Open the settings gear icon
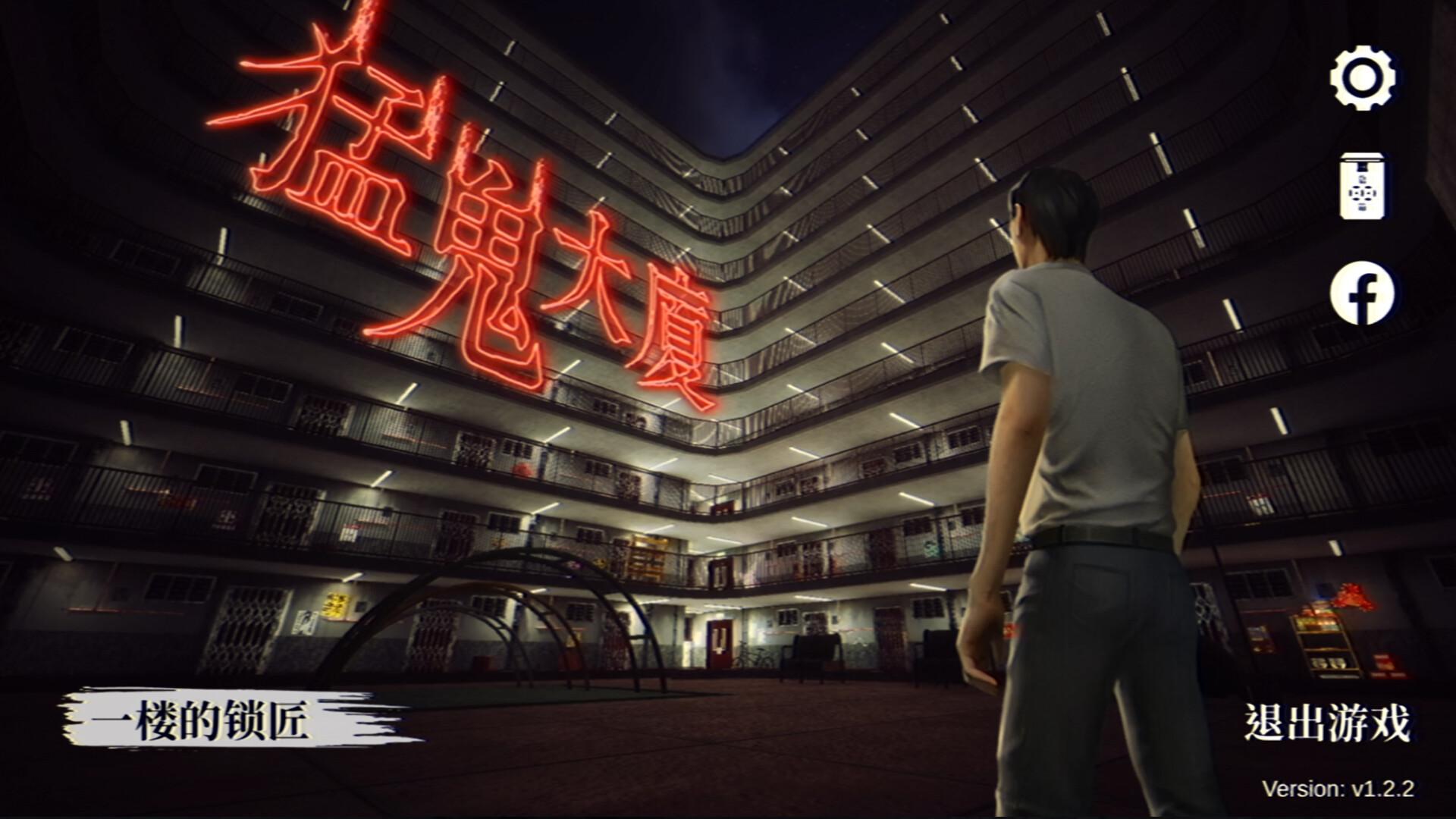1456x819 pixels. (x=1361, y=78)
